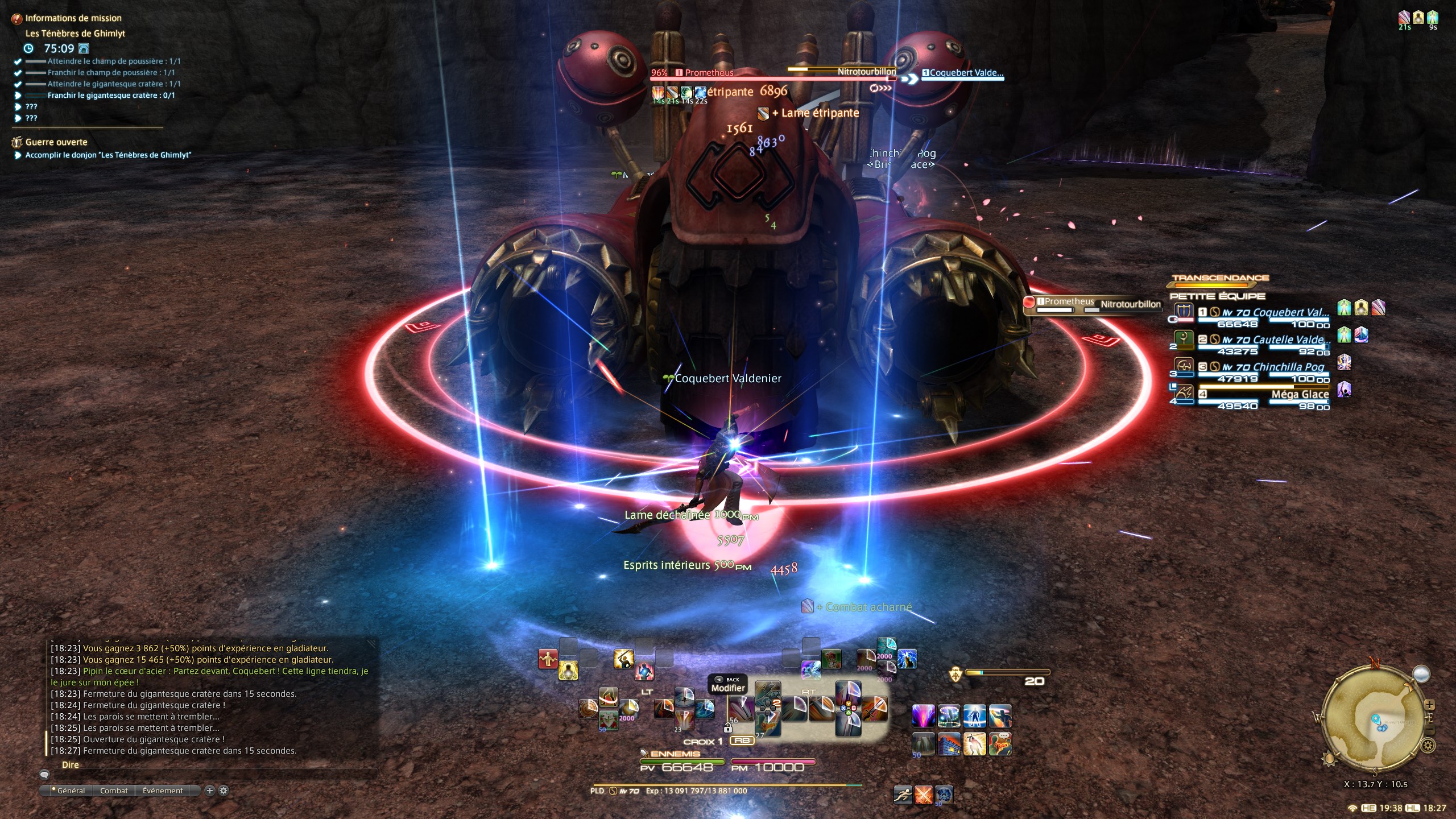1456x819 pixels.
Task: Add a new chat tab with plus
Action: point(209,791)
